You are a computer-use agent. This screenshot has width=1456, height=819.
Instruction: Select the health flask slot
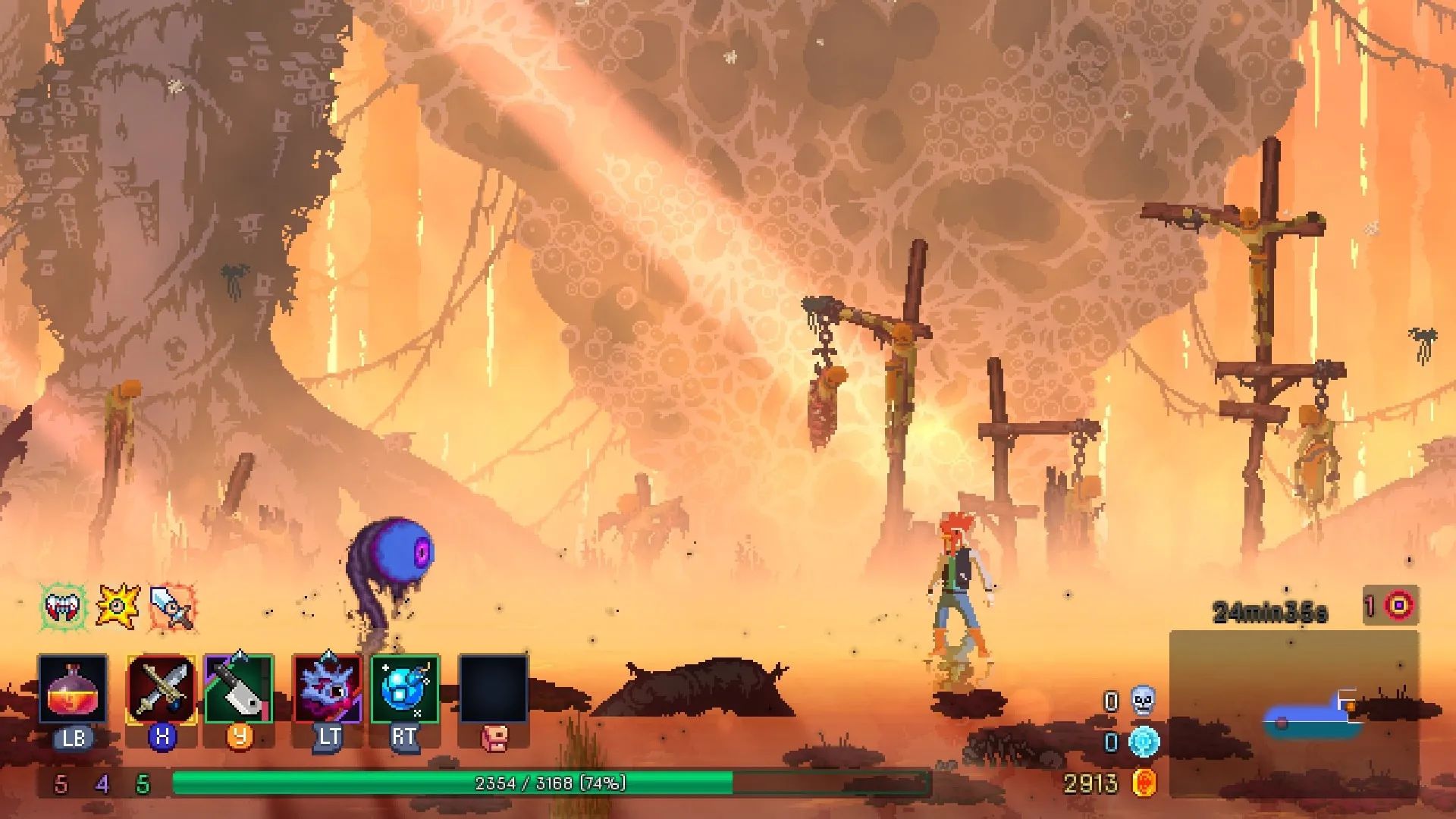(x=73, y=689)
